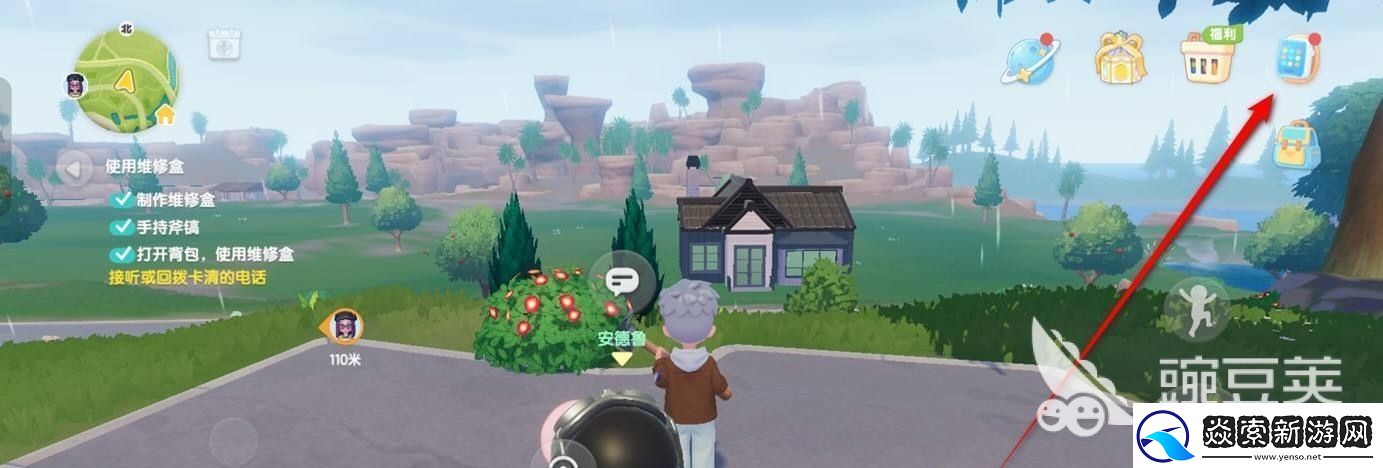Collapse the quest tracker with the left arrow
The image size is (1383, 468).
point(73,168)
